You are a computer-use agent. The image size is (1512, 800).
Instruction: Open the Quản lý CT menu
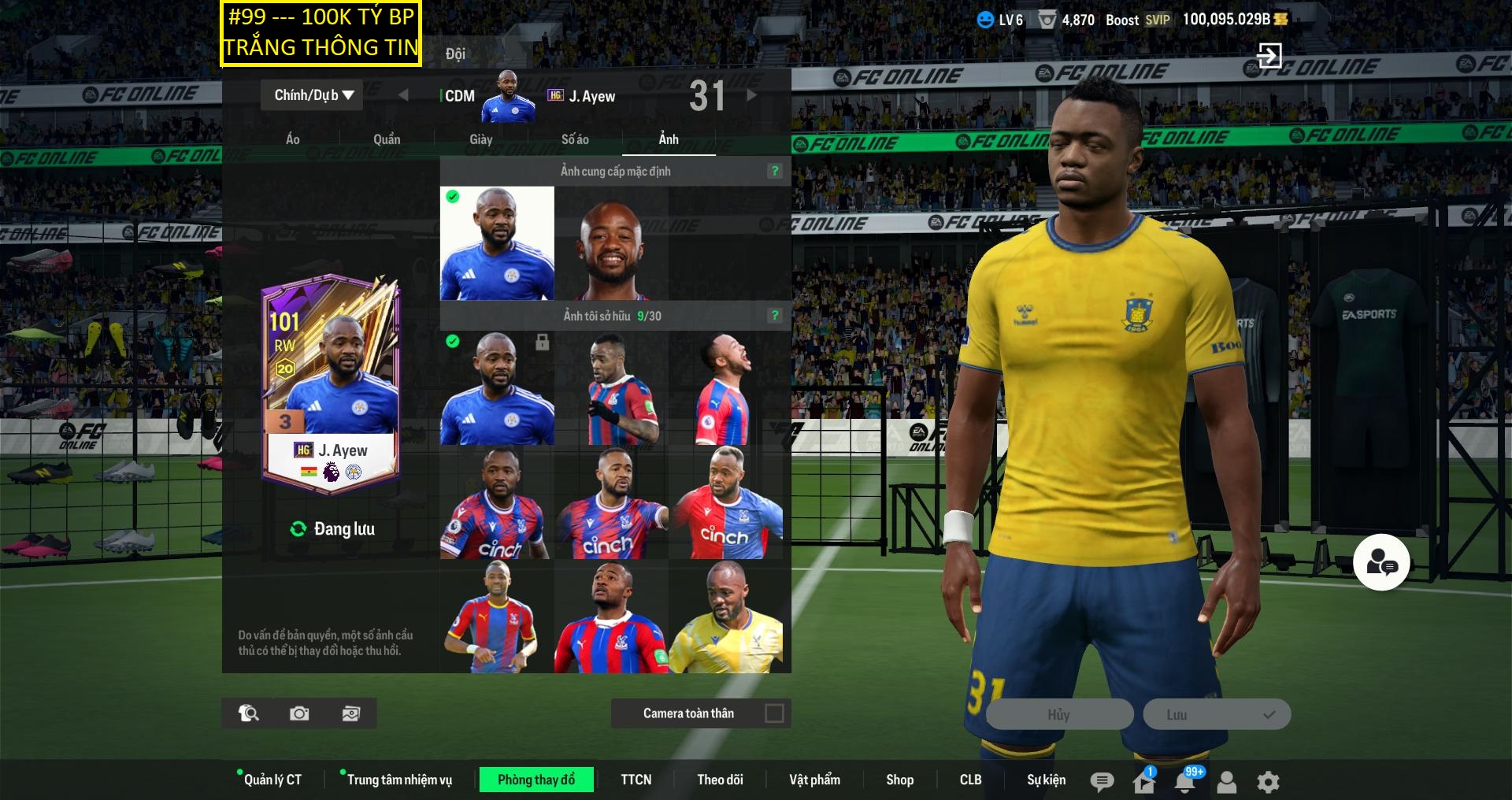pyautogui.click(x=272, y=780)
